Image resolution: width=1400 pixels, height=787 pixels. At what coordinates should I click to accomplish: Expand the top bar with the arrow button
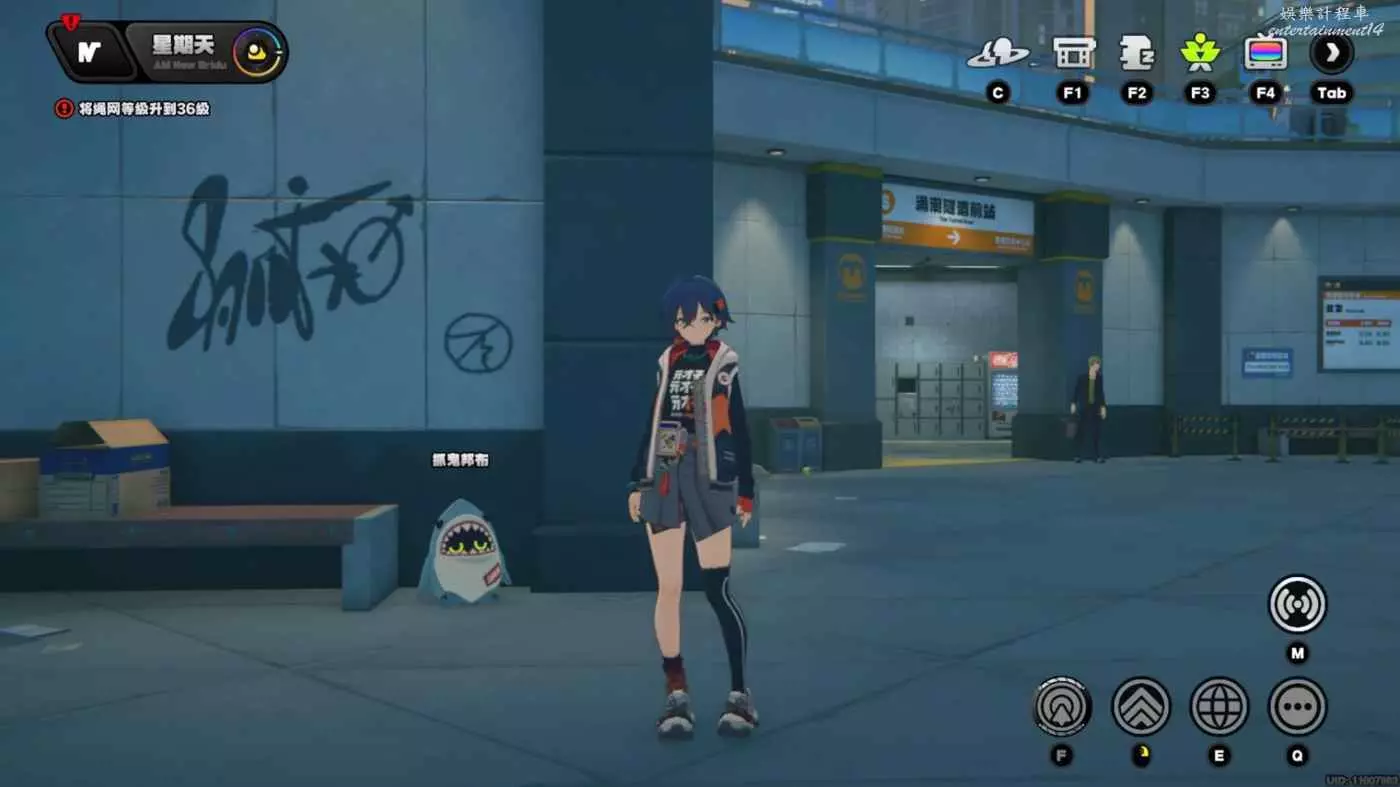point(1332,53)
